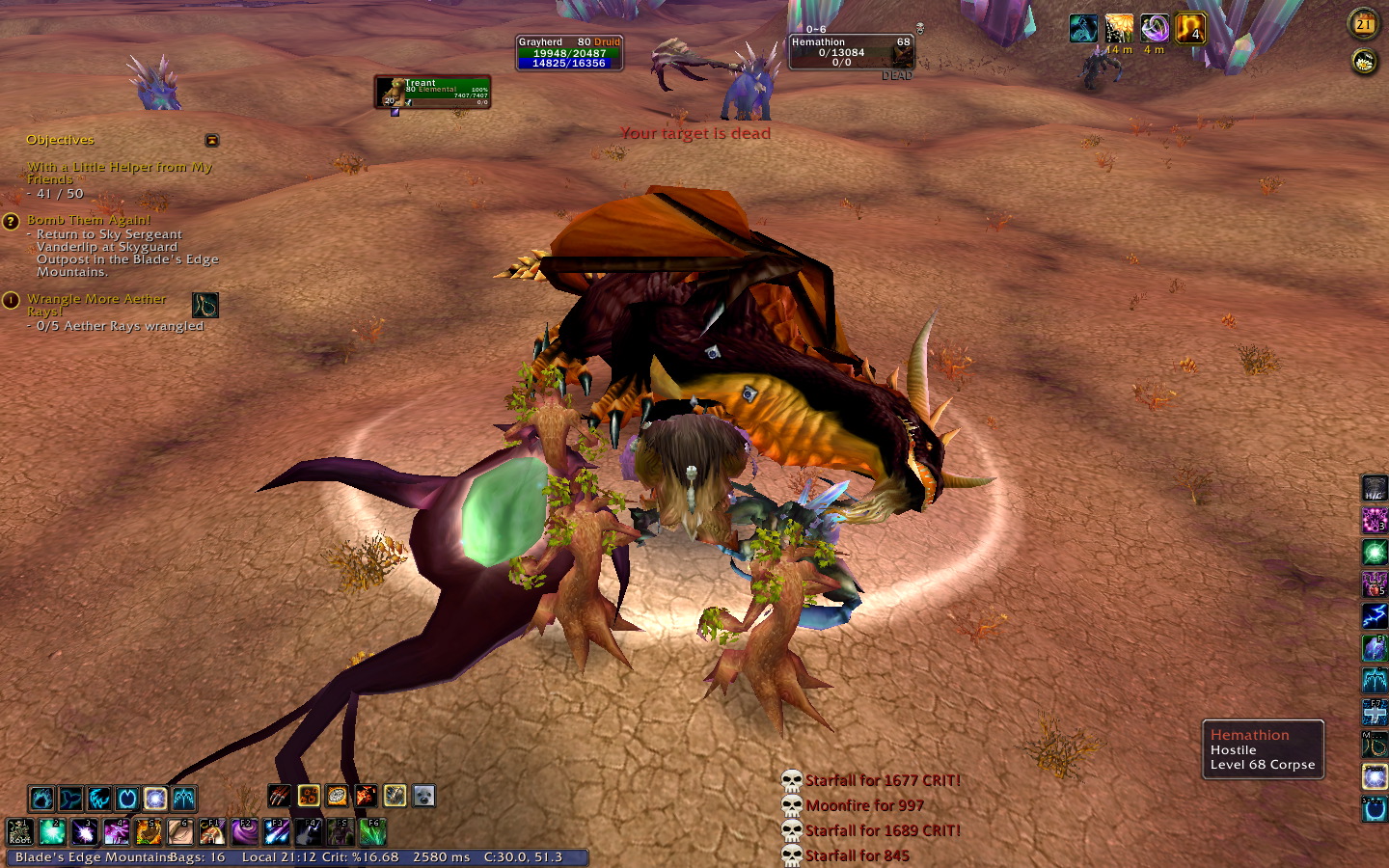Select the Aquatic Form stance icon
This screenshot has width=1389, height=868.
69,799
